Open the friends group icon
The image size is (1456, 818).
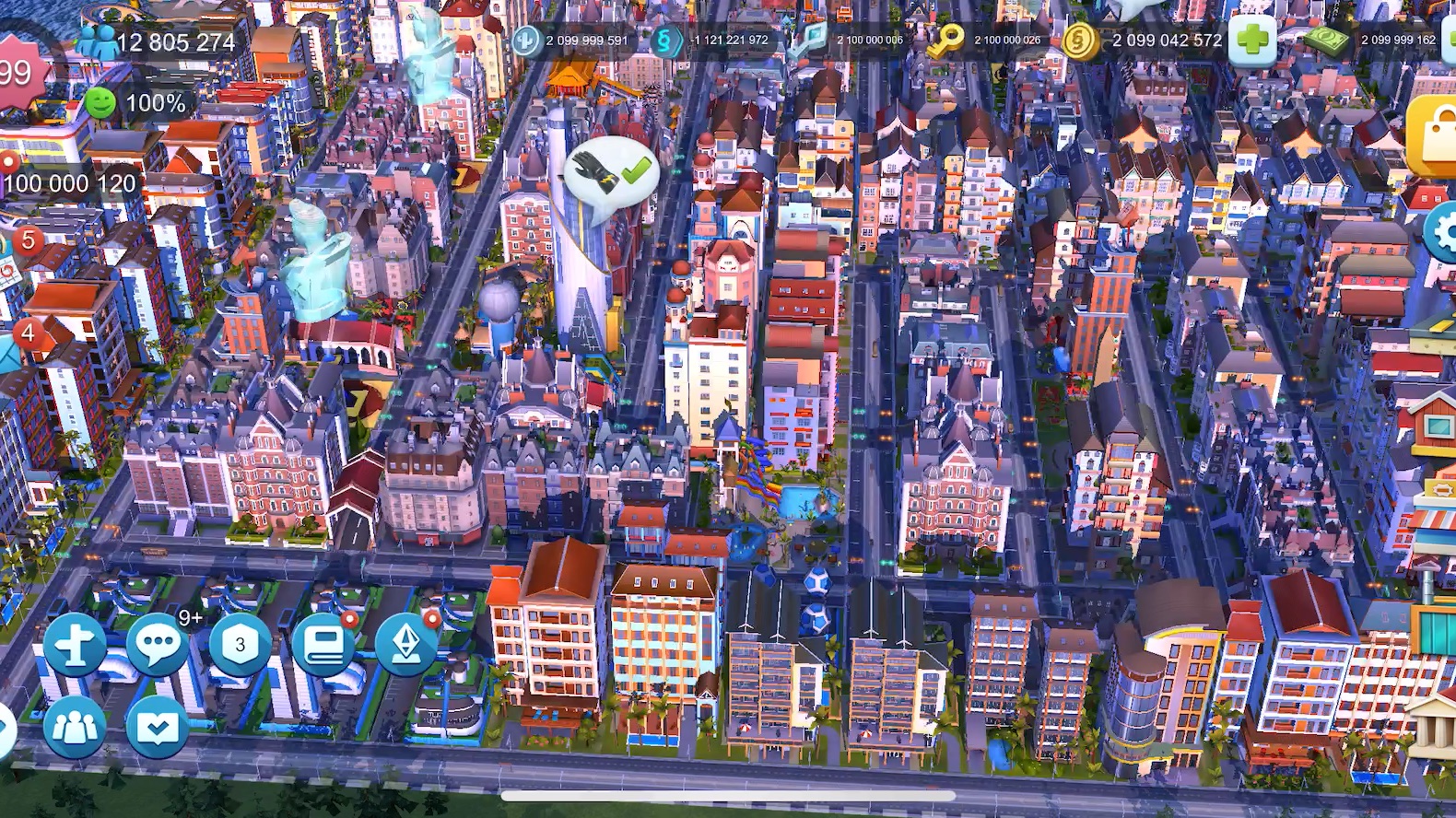(x=76, y=727)
